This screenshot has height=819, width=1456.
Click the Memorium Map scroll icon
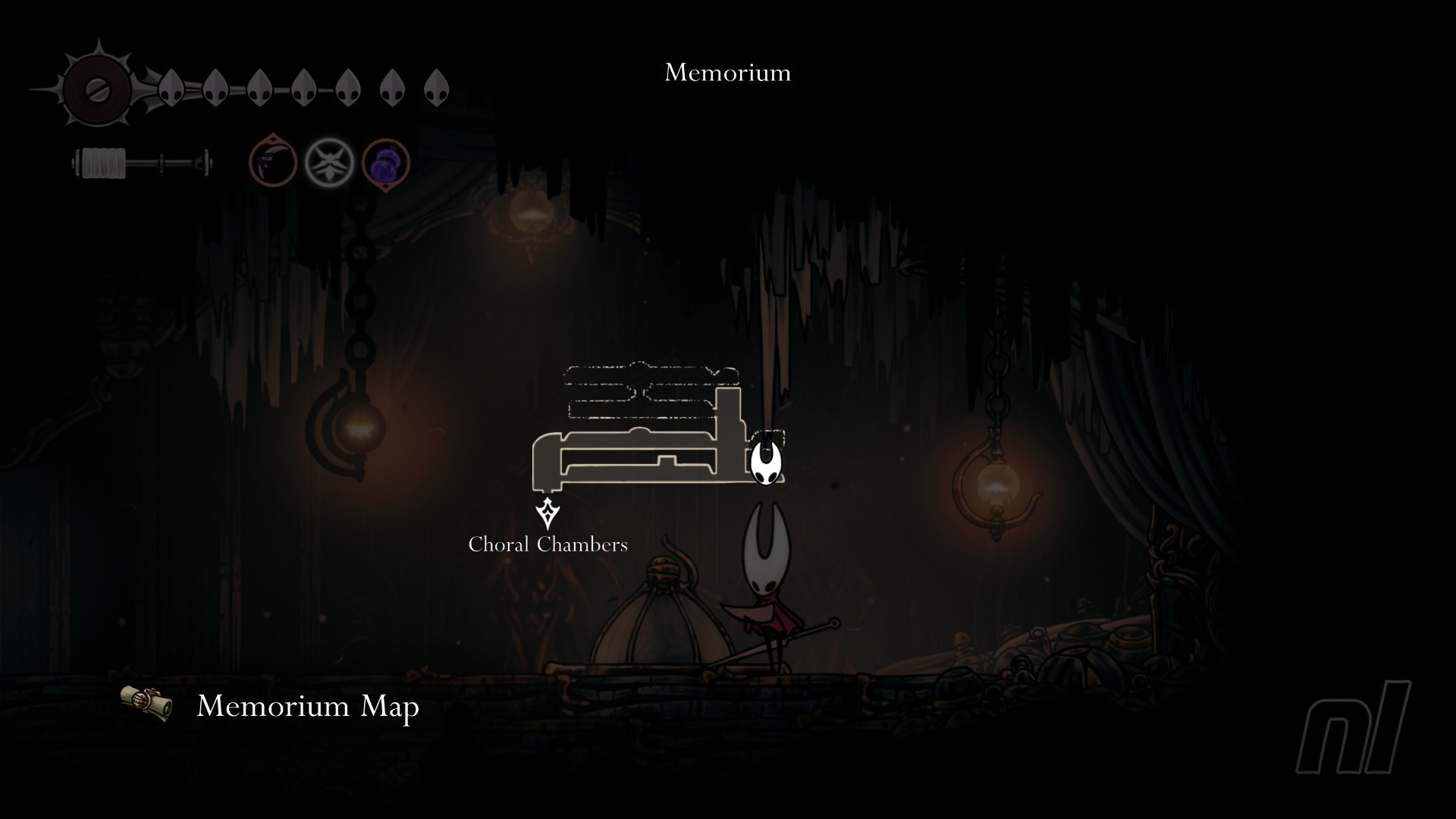[x=146, y=703]
